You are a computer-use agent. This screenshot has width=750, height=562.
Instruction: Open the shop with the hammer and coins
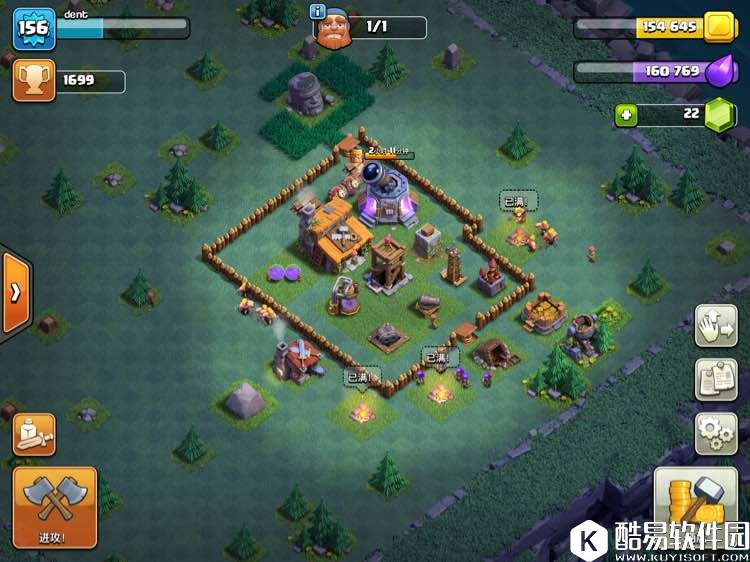tap(694, 505)
